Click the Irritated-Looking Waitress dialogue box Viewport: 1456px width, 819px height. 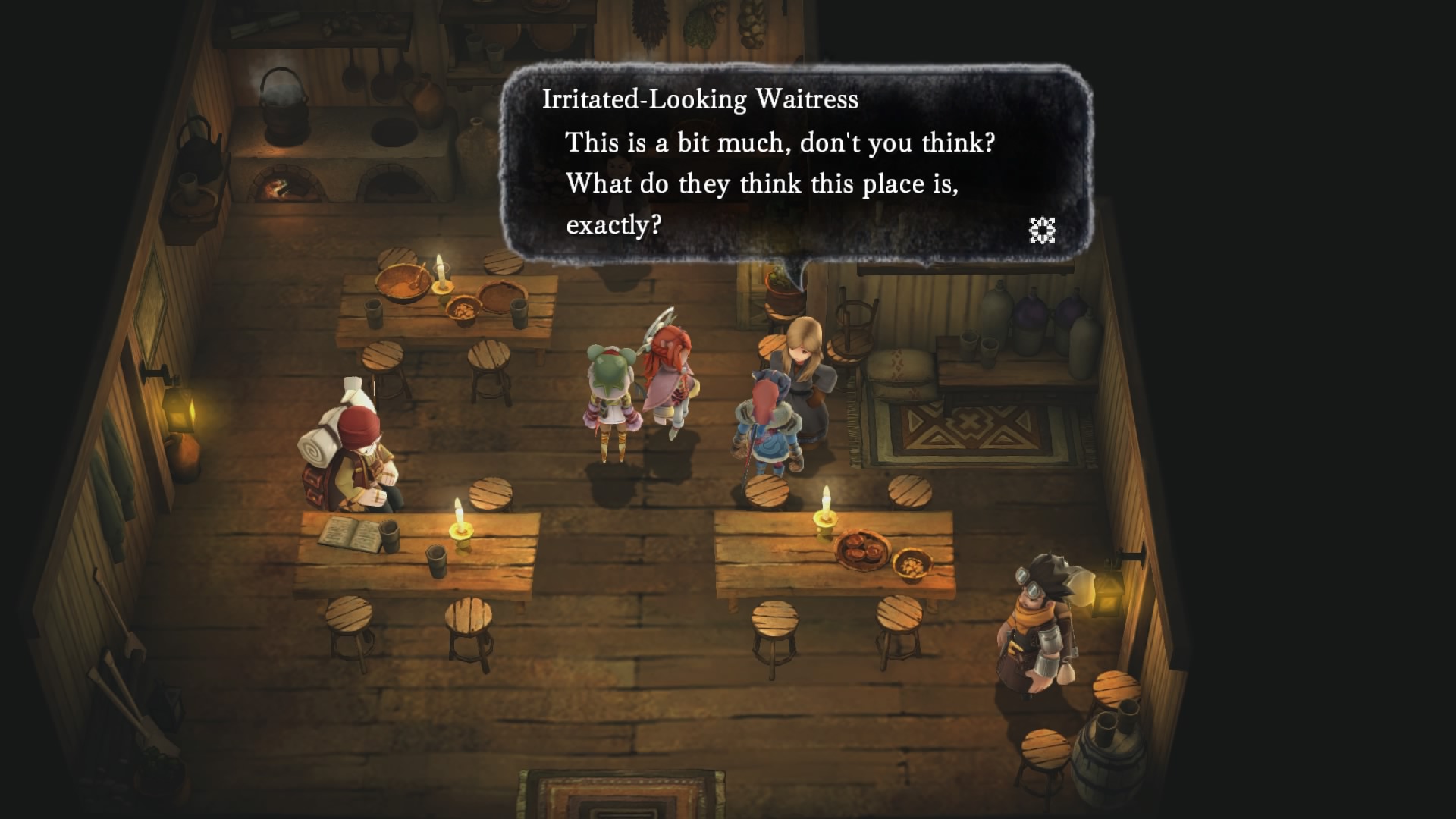click(x=795, y=163)
